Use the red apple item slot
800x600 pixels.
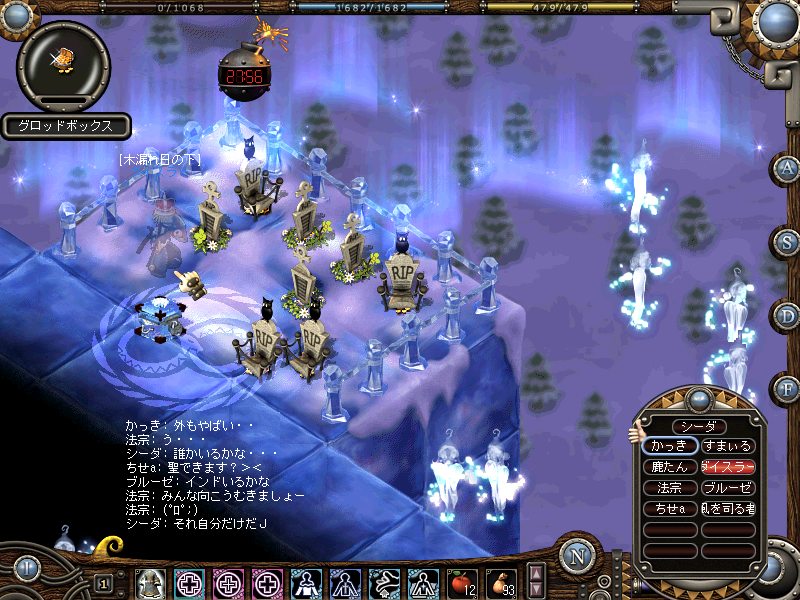pos(461,580)
